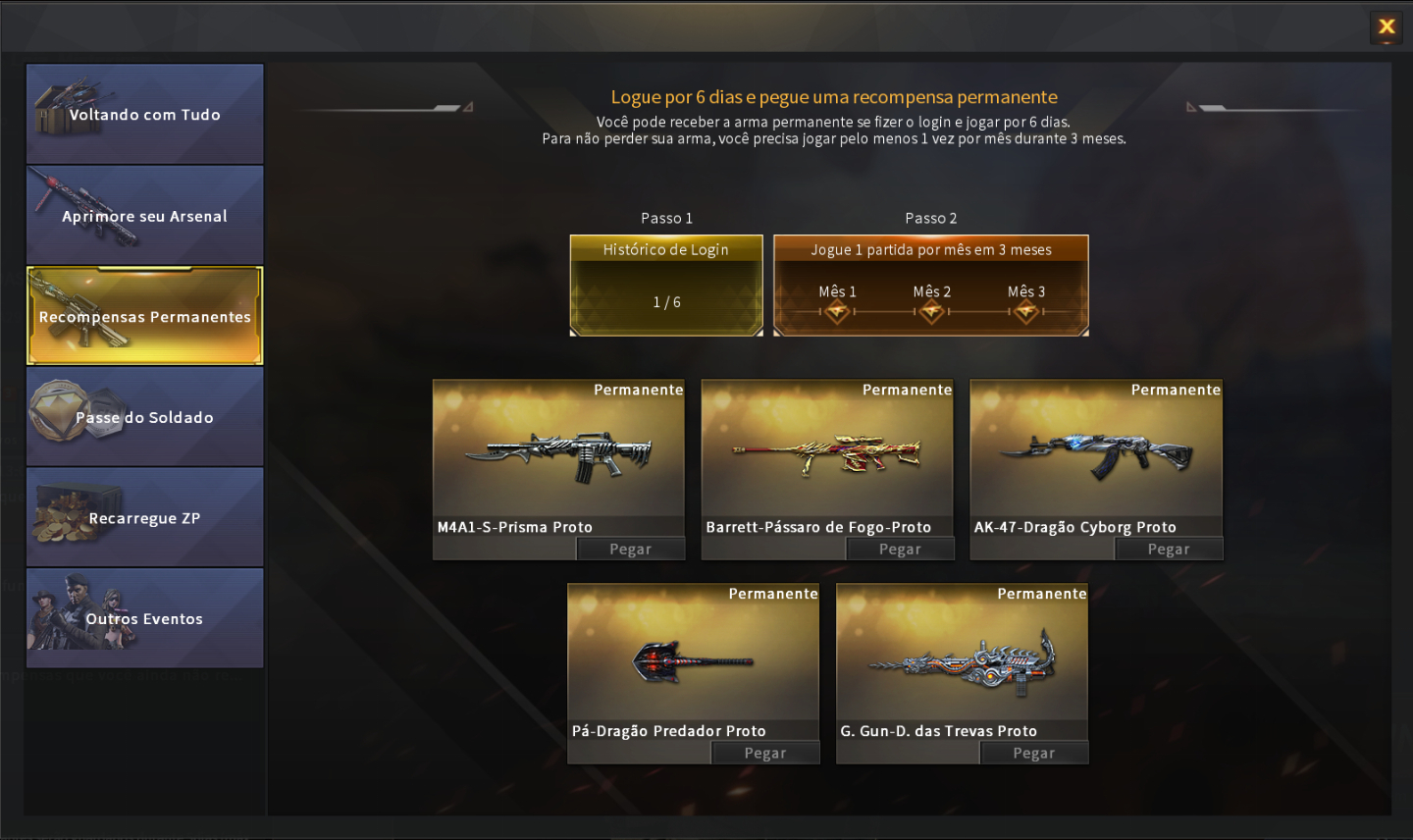Close the event window with the X
1413x840 pixels.
coord(1386,27)
